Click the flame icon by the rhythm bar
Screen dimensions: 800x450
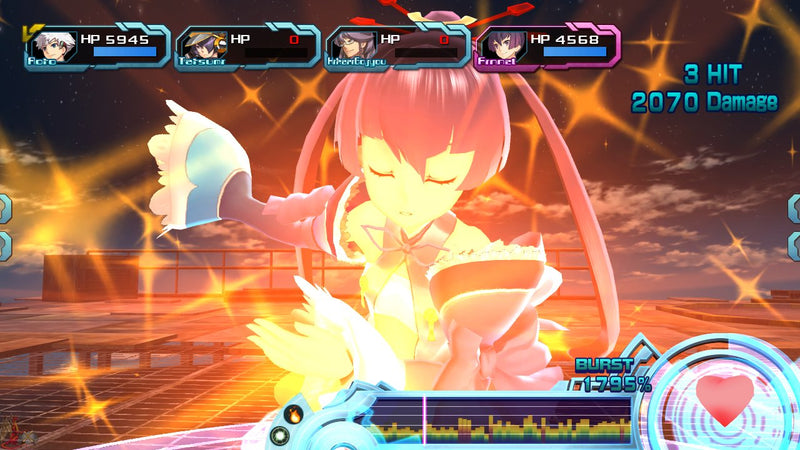coord(294,412)
